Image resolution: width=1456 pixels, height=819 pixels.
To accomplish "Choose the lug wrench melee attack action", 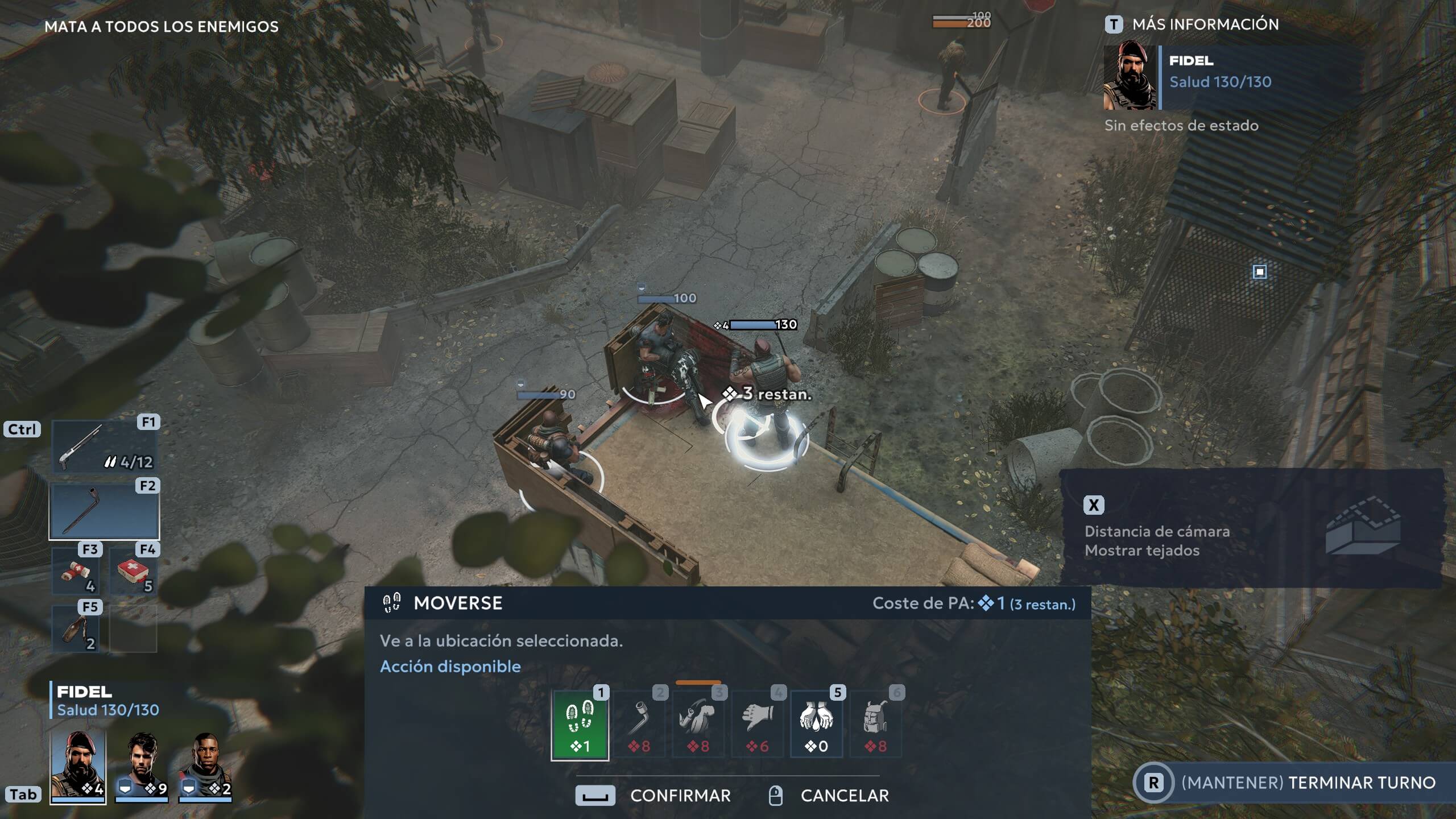I will pyautogui.click(x=639, y=725).
